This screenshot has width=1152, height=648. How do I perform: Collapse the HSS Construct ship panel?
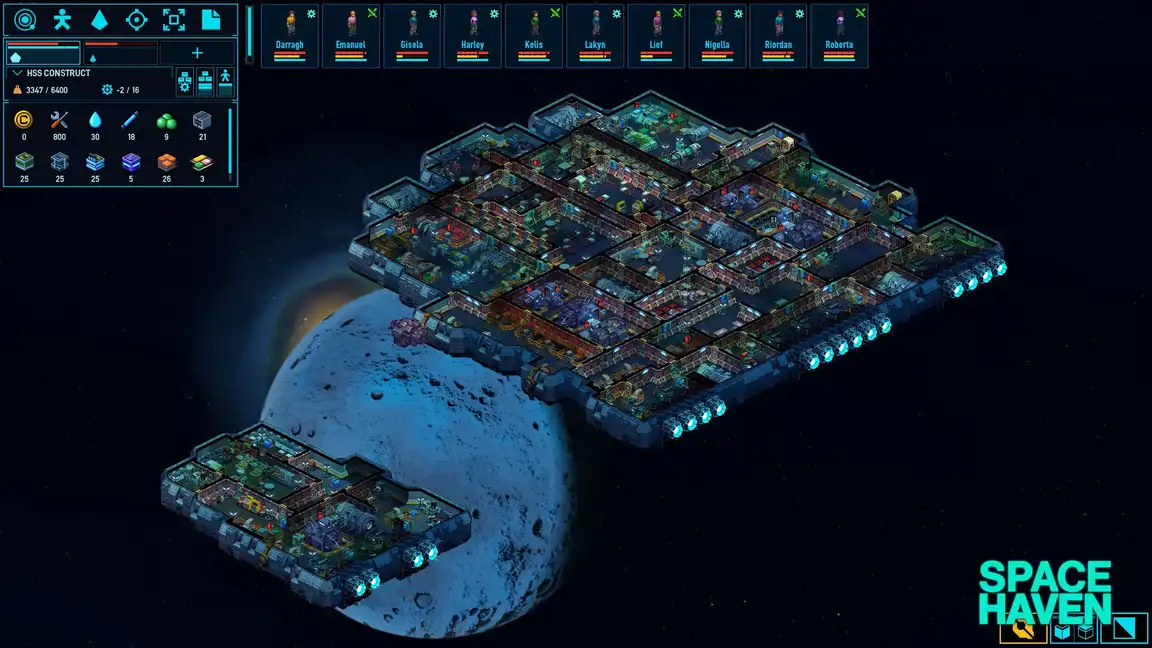(17, 73)
